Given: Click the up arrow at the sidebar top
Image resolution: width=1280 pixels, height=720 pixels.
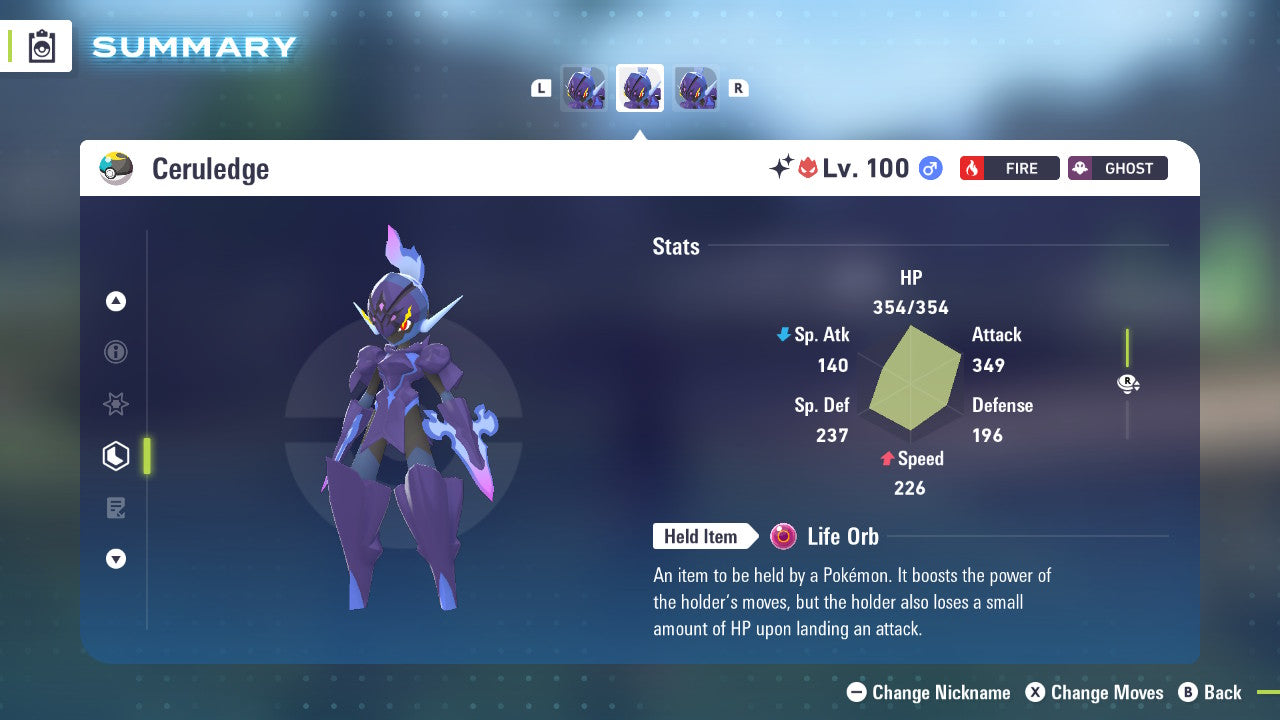Looking at the screenshot, I should click(x=116, y=301).
